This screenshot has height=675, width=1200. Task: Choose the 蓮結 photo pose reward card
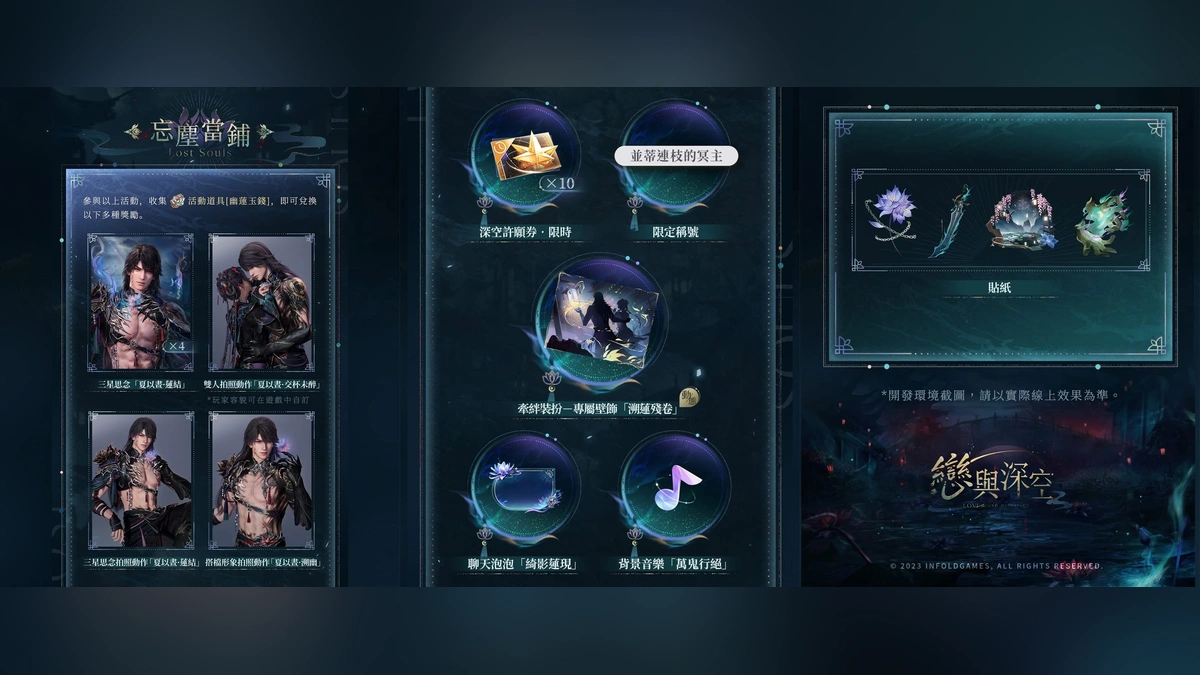140,479
